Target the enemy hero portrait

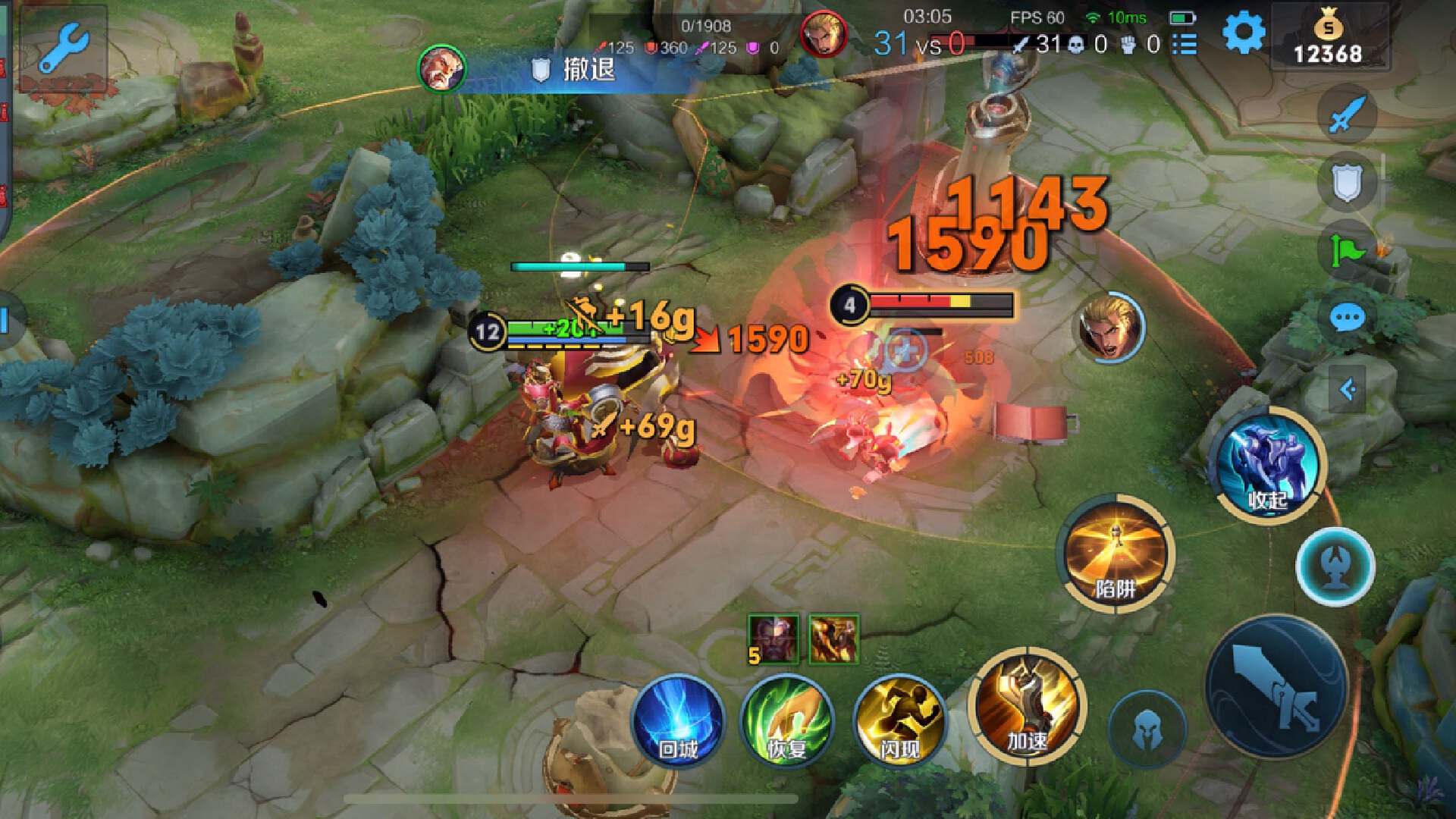click(x=1110, y=328)
